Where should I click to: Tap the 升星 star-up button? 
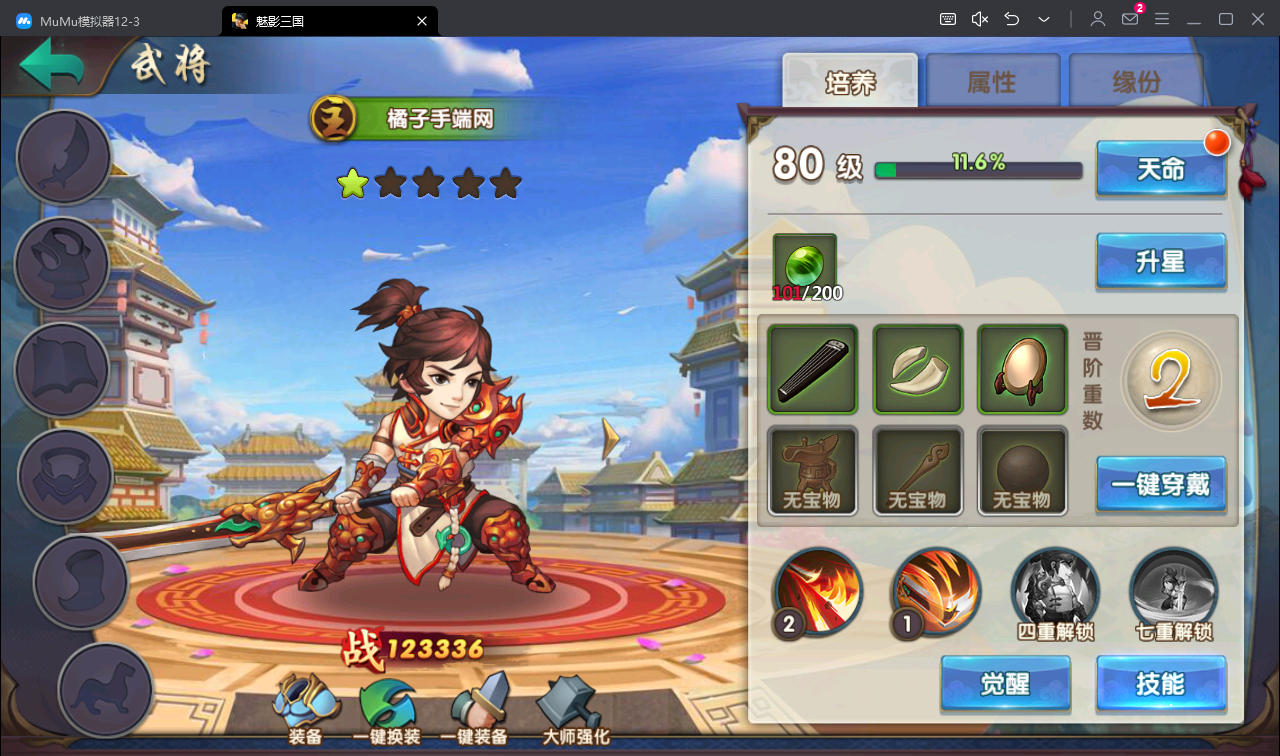1160,262
